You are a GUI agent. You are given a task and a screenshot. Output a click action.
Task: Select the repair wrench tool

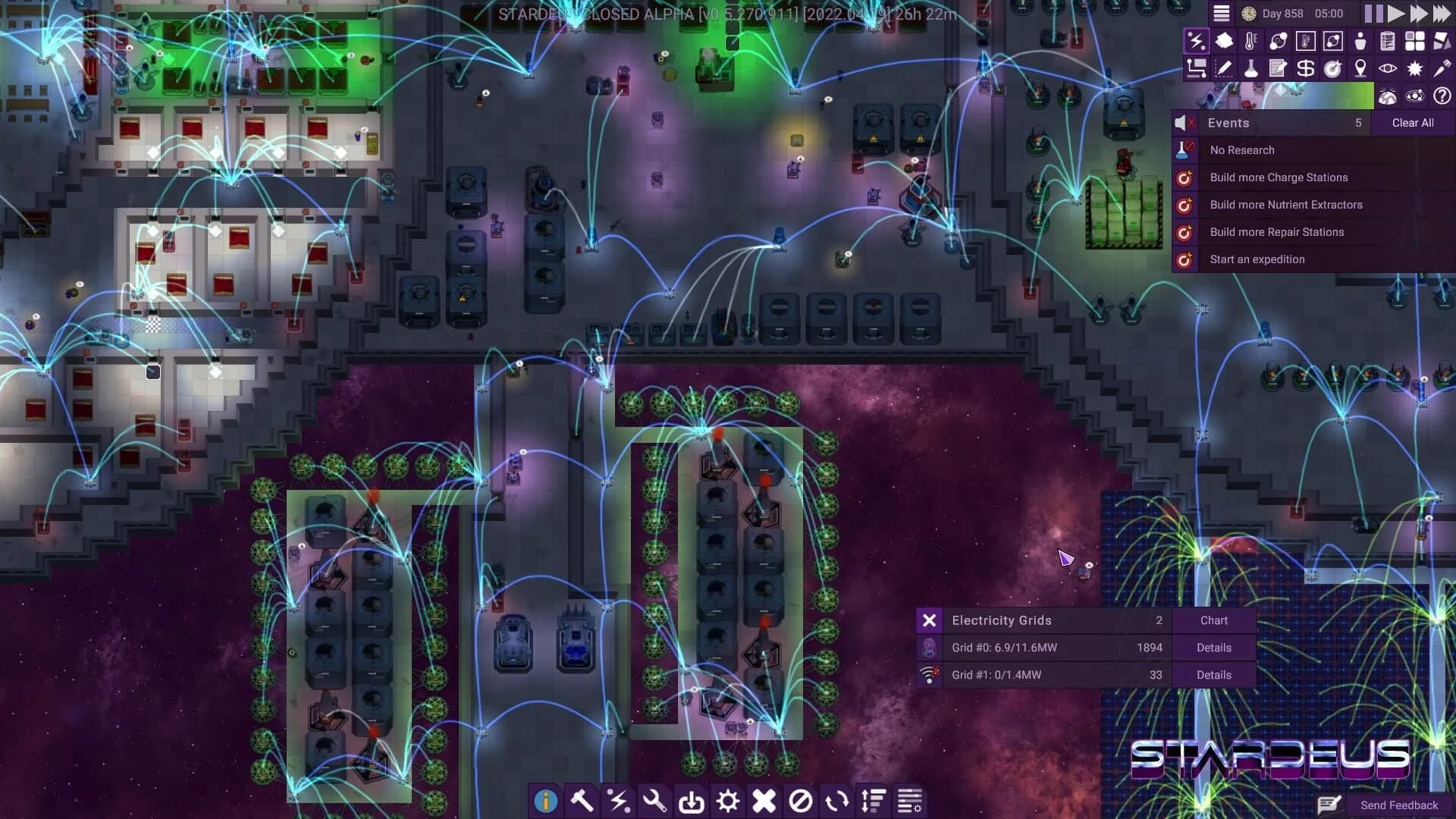pyautogui.click(x=656, y=801)
